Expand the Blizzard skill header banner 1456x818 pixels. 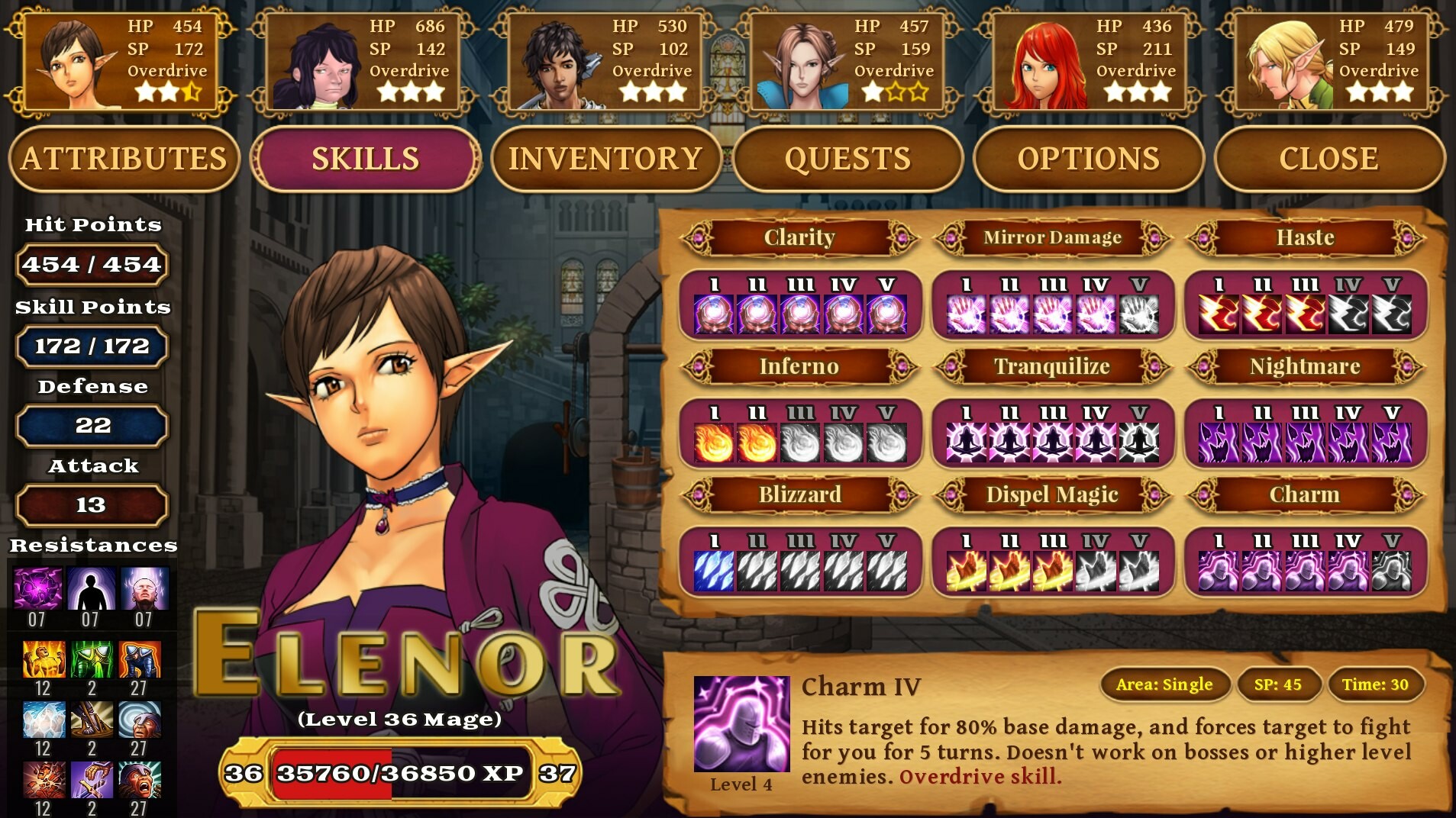(799, 494)
